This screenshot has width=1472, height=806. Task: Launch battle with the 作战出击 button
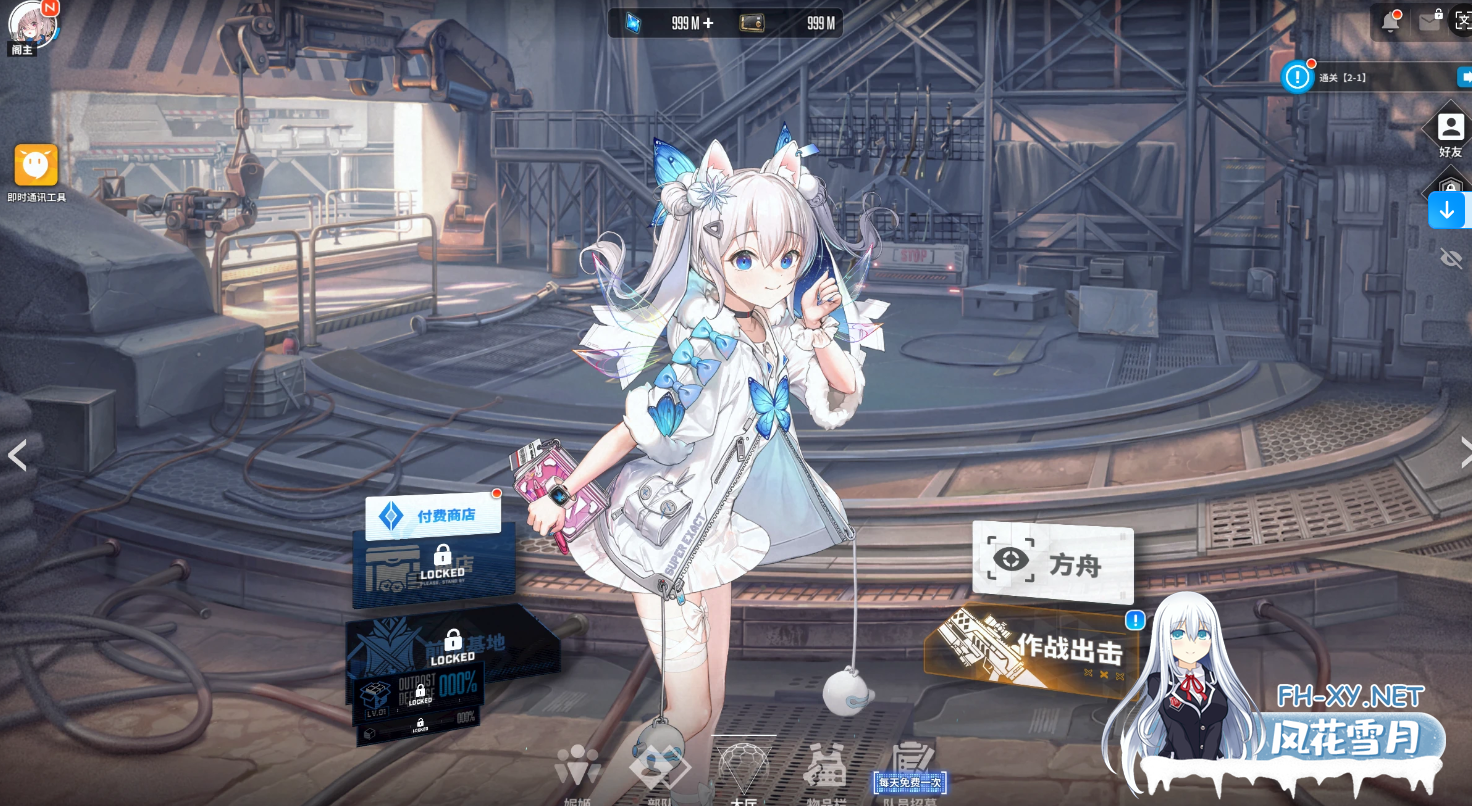pos(1048,648)
